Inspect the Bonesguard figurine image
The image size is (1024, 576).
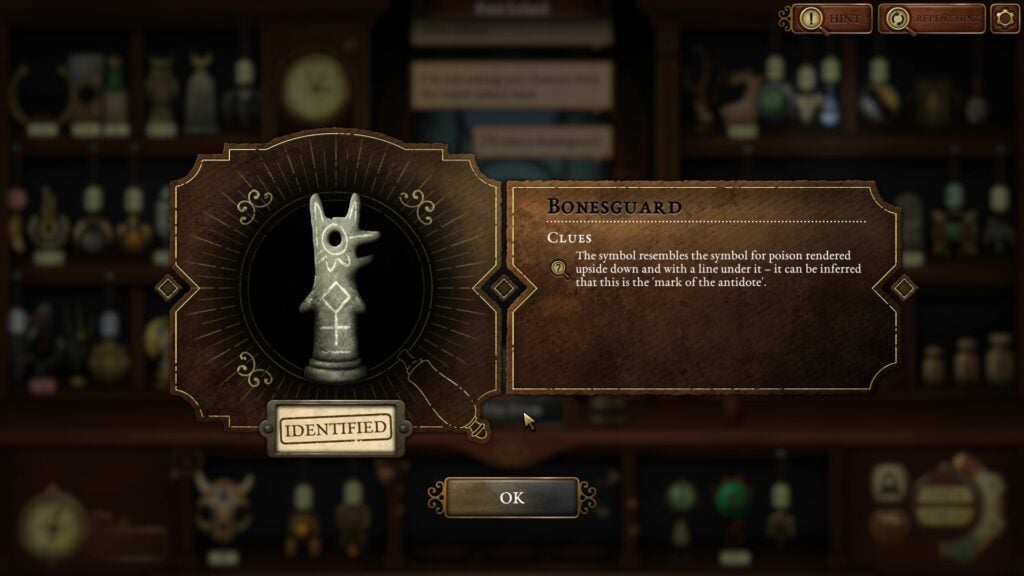335,287
